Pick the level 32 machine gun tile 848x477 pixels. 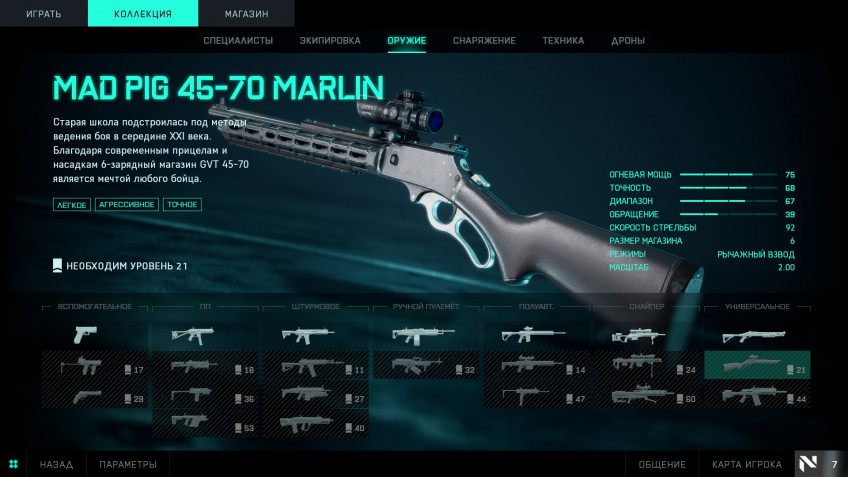click(x=425, y=366)
